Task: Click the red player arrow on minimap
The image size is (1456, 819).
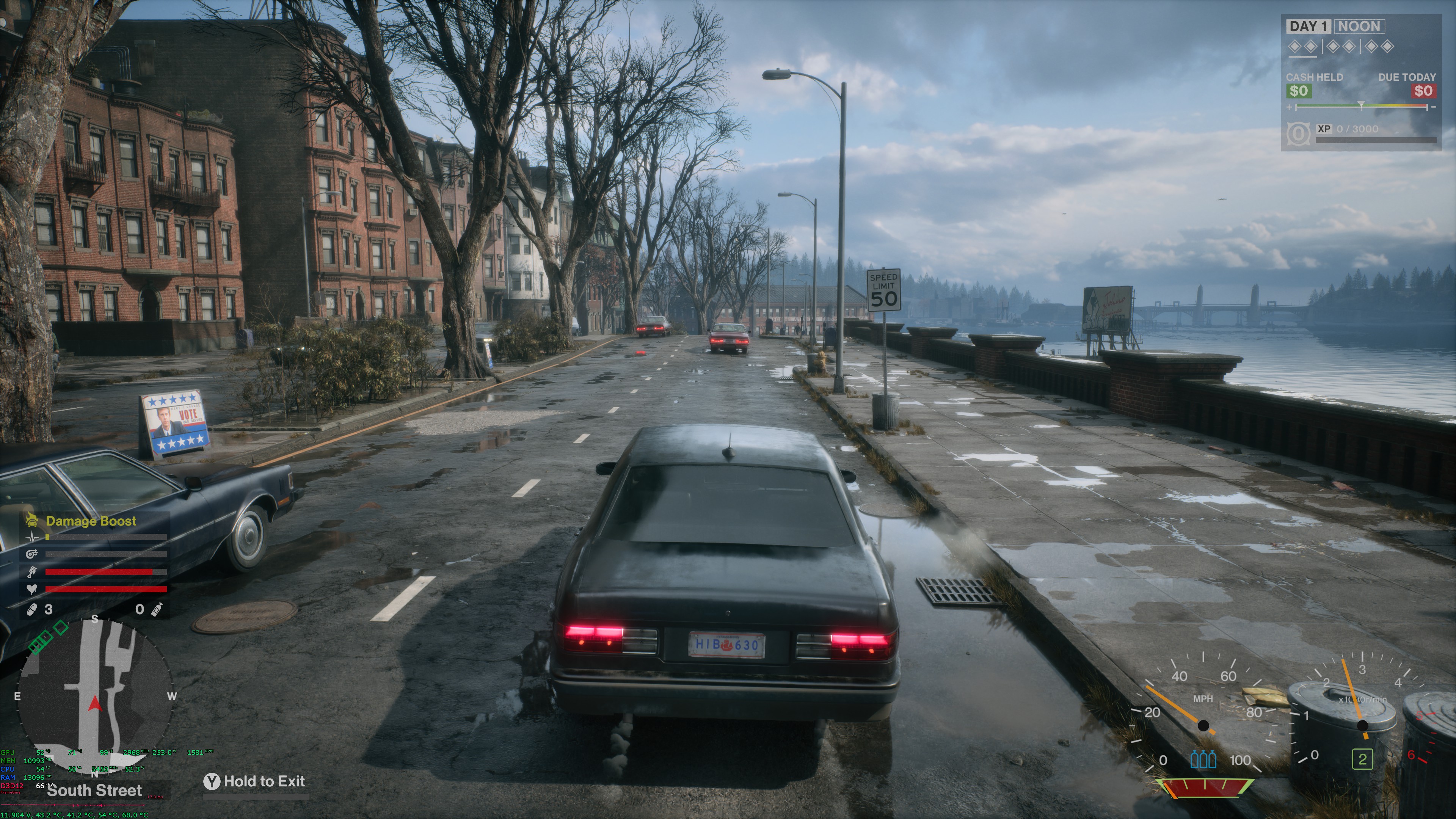Action: (94, 704)
